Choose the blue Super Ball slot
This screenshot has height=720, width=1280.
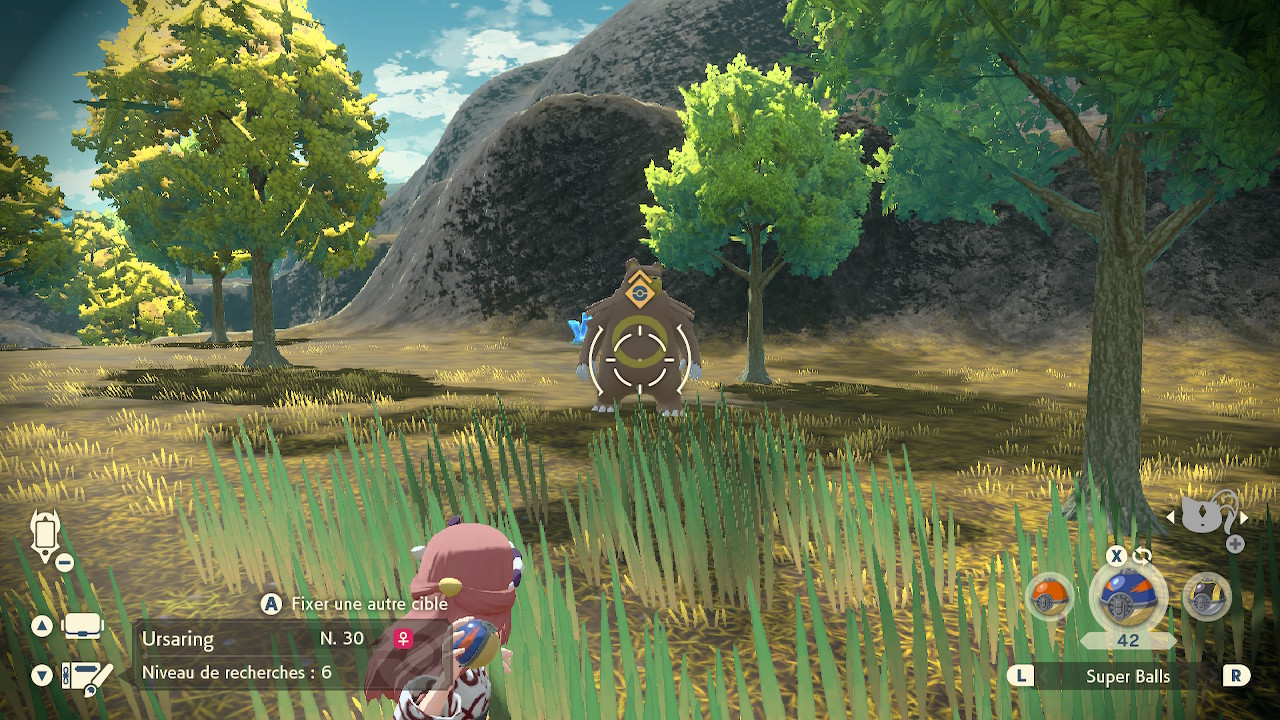coord(1128,597)
